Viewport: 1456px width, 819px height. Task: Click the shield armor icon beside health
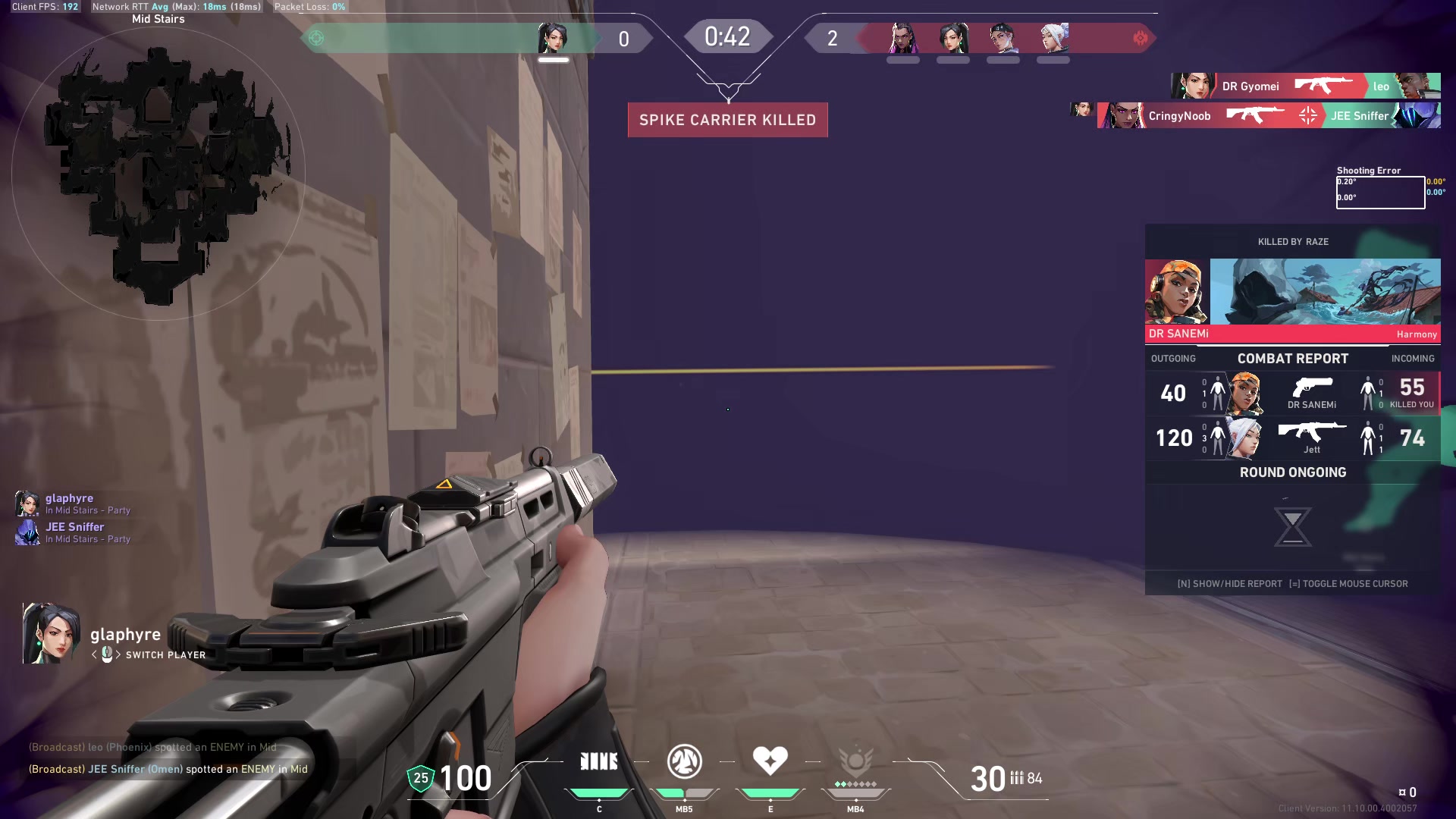point(419,778)
